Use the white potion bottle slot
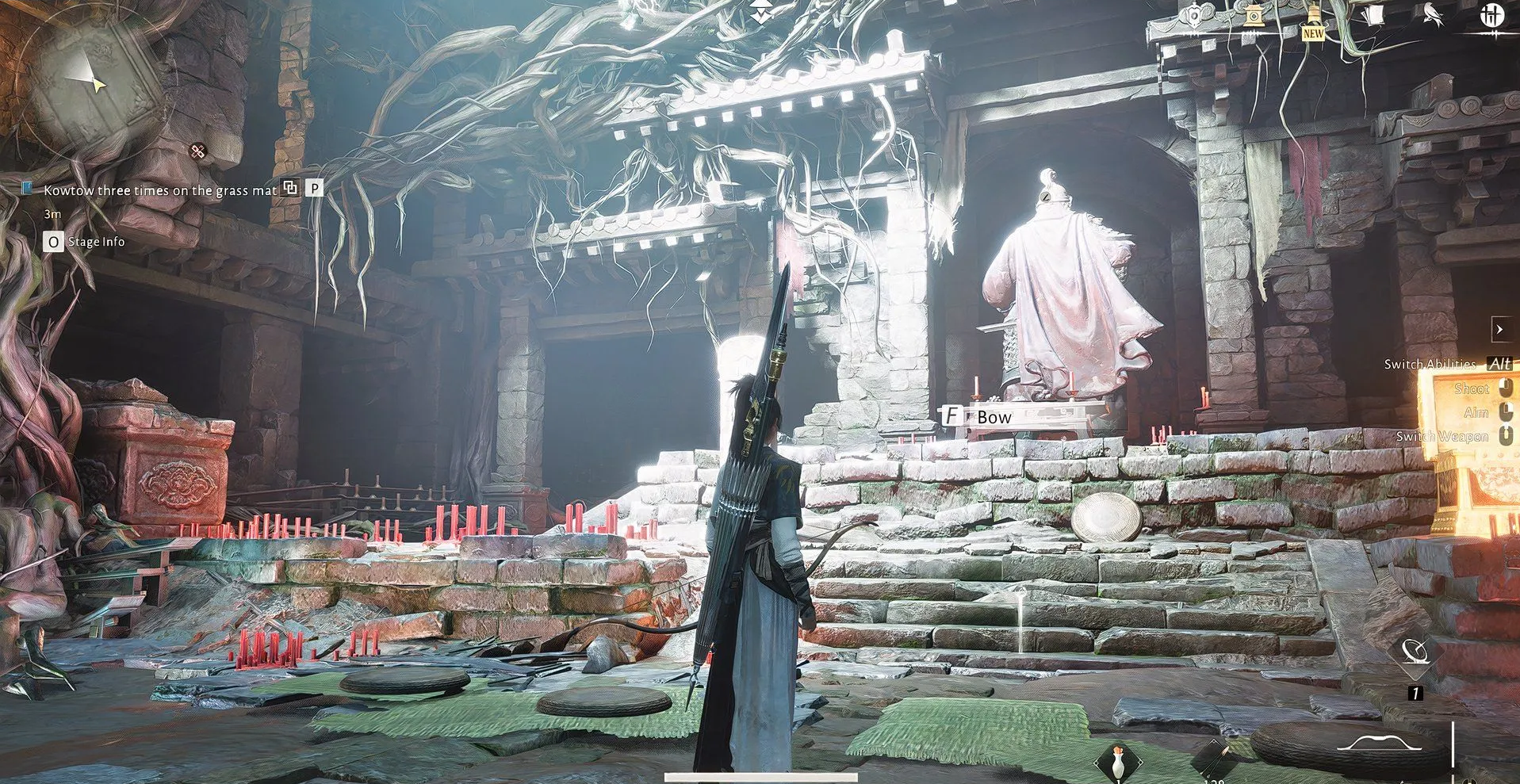Screen dimensions: 1520x784 [x=1118, y=761]
